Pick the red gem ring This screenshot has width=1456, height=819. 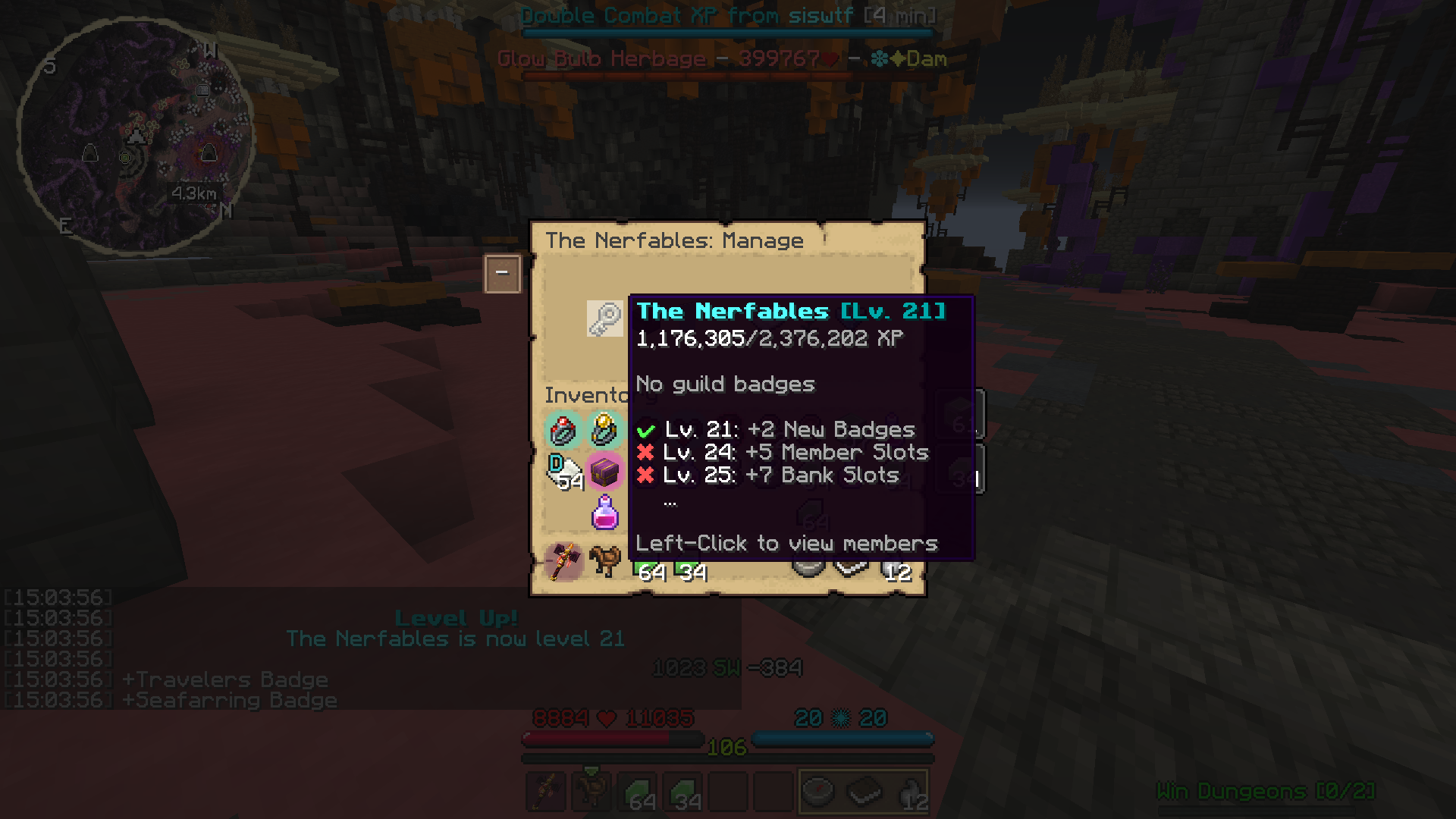pos(563,431)
